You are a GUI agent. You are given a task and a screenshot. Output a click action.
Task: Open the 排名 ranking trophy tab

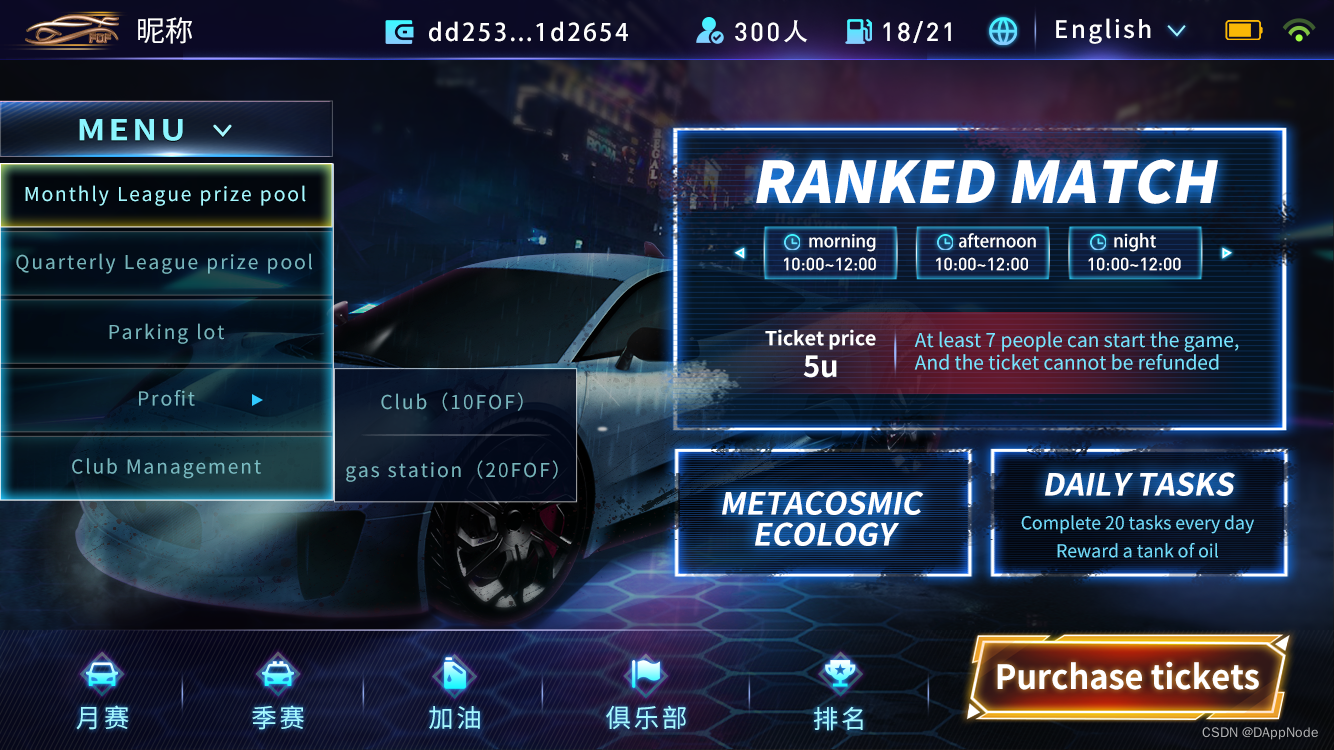[839, 692]
